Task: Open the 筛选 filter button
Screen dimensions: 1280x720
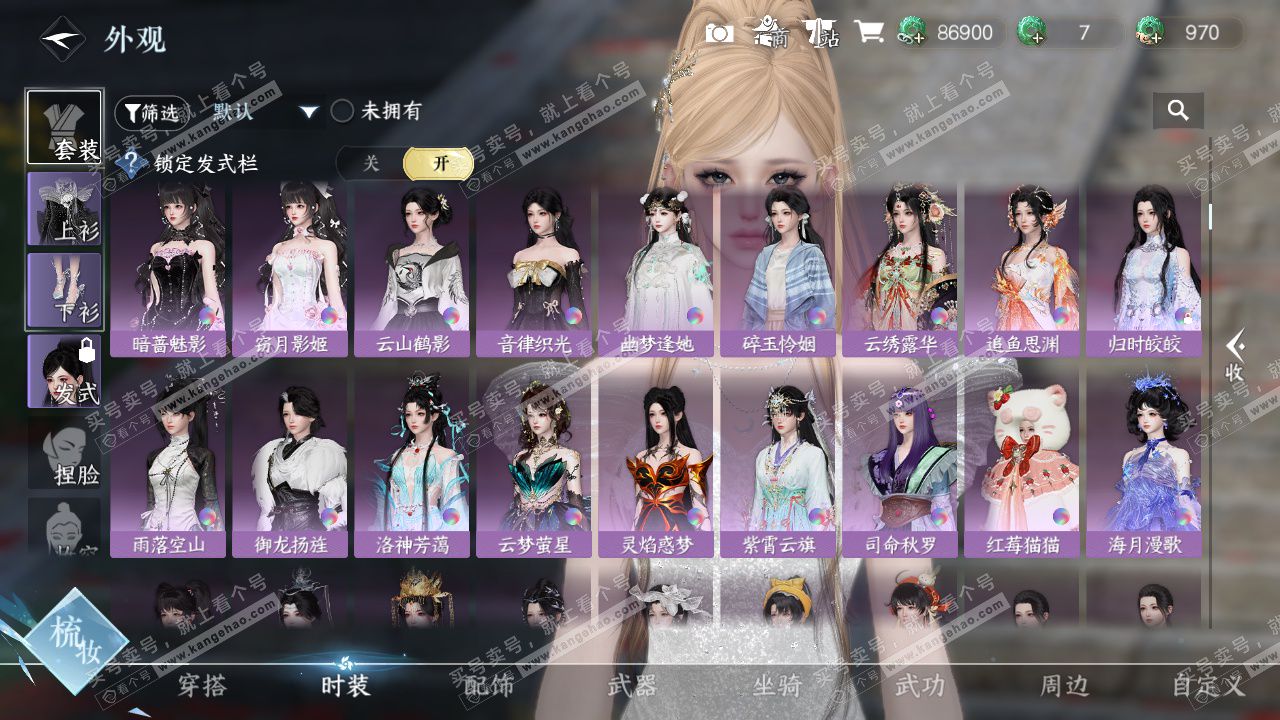Action: click(148, 112)
